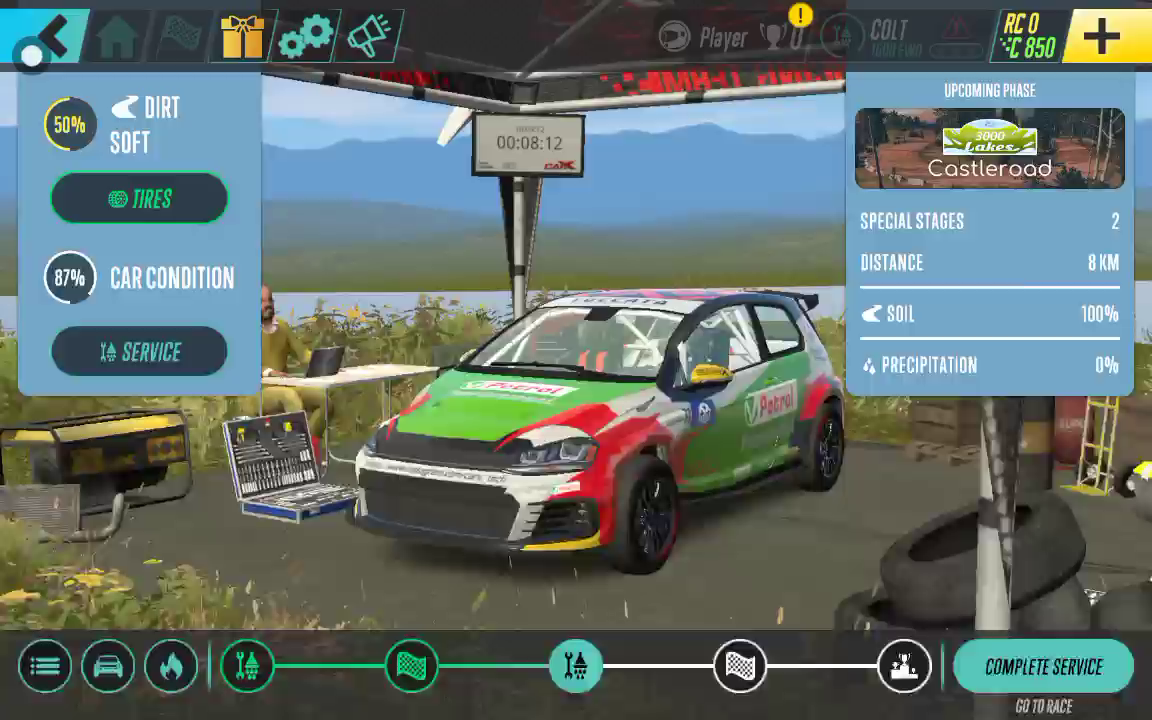Tap the yellow plus to add currency

coord(1101,37)
